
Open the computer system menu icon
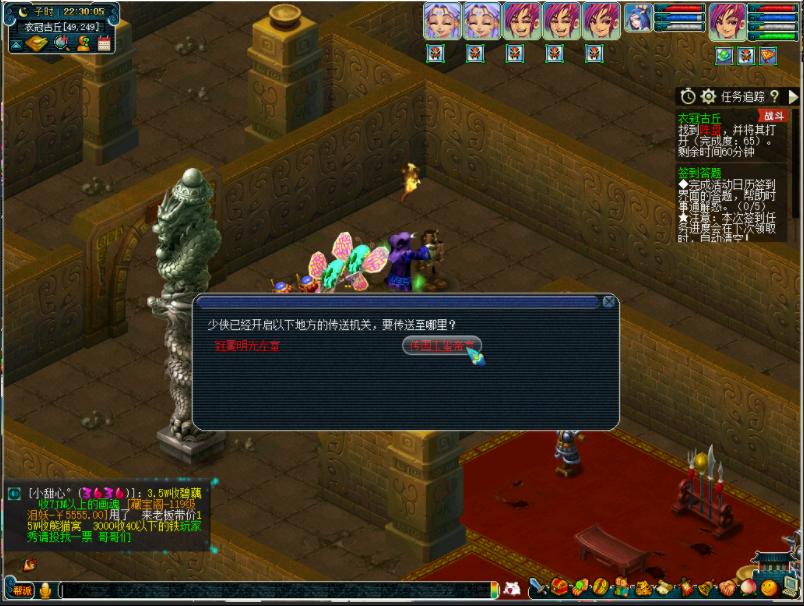[790, 588]
